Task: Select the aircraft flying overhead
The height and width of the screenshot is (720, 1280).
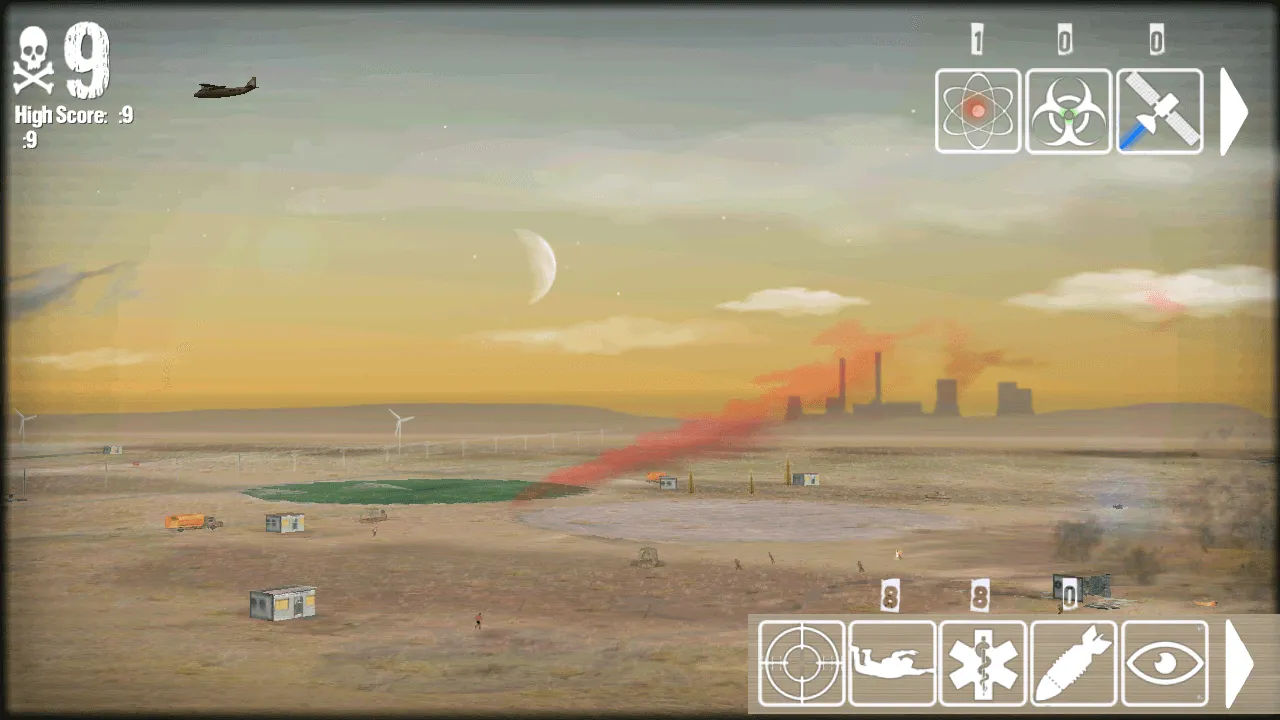Action: [224, 87]
